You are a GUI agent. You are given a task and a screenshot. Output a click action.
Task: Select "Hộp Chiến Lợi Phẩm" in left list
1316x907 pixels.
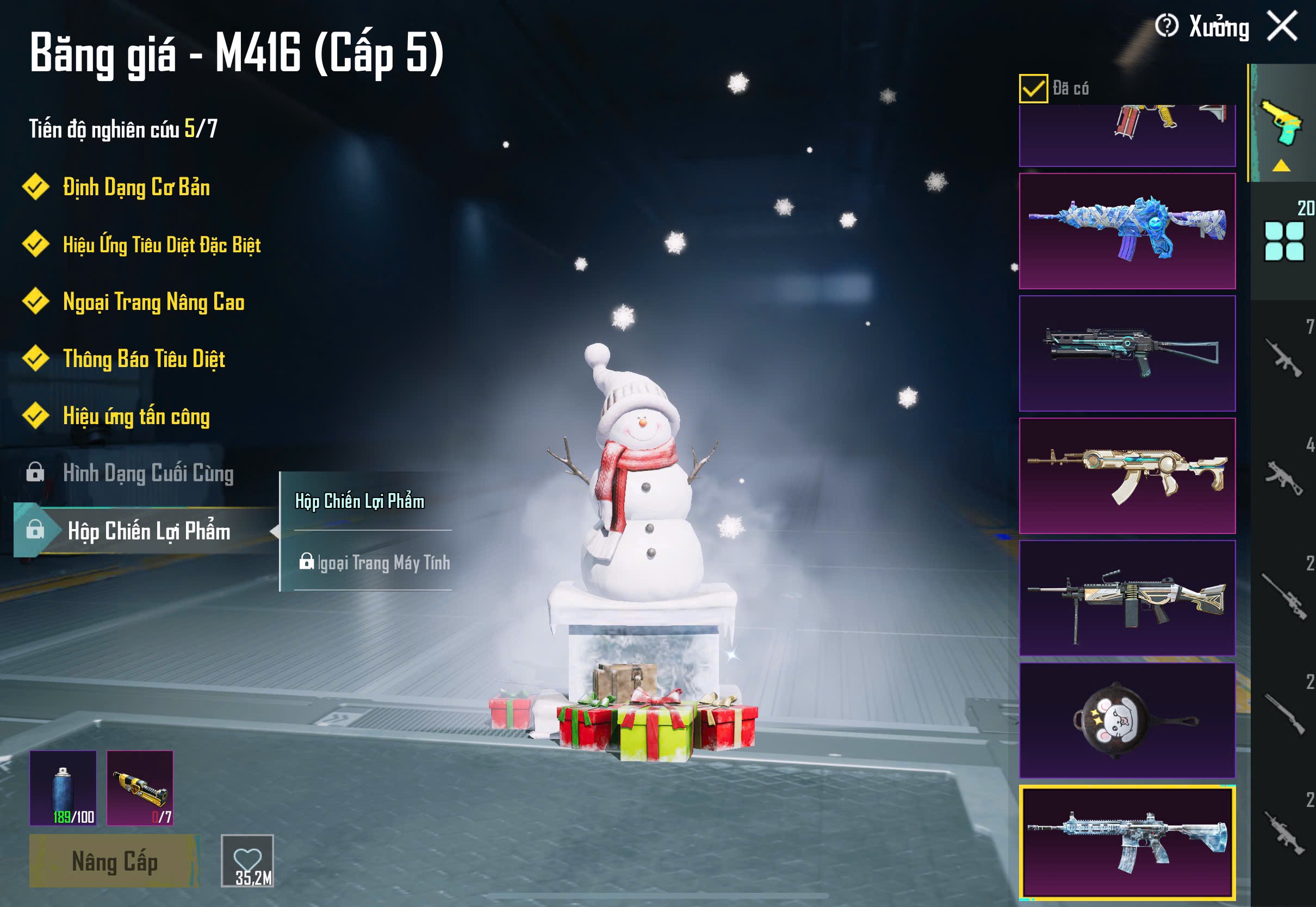149,531
